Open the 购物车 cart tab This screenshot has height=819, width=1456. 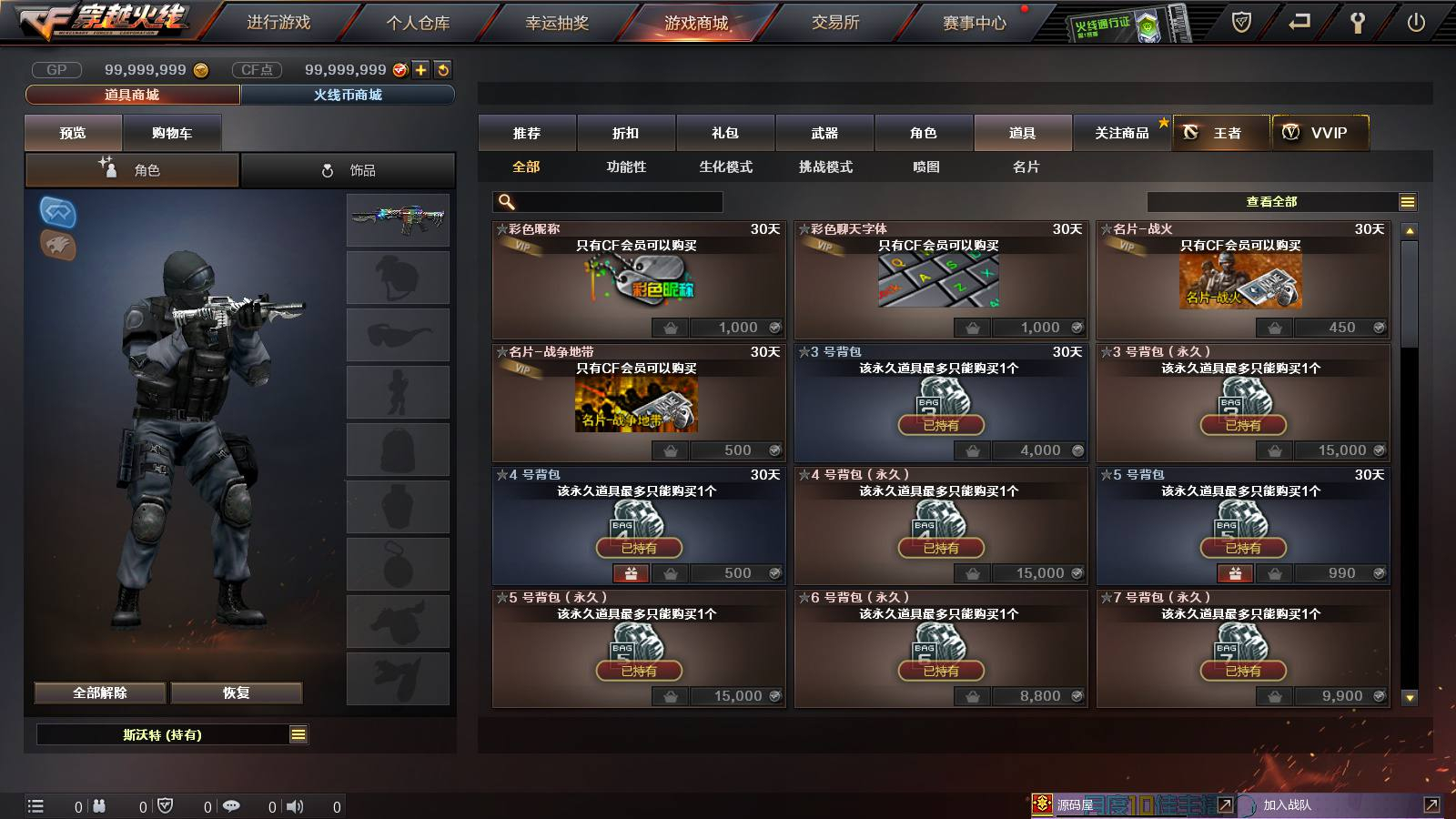(172, 133)
